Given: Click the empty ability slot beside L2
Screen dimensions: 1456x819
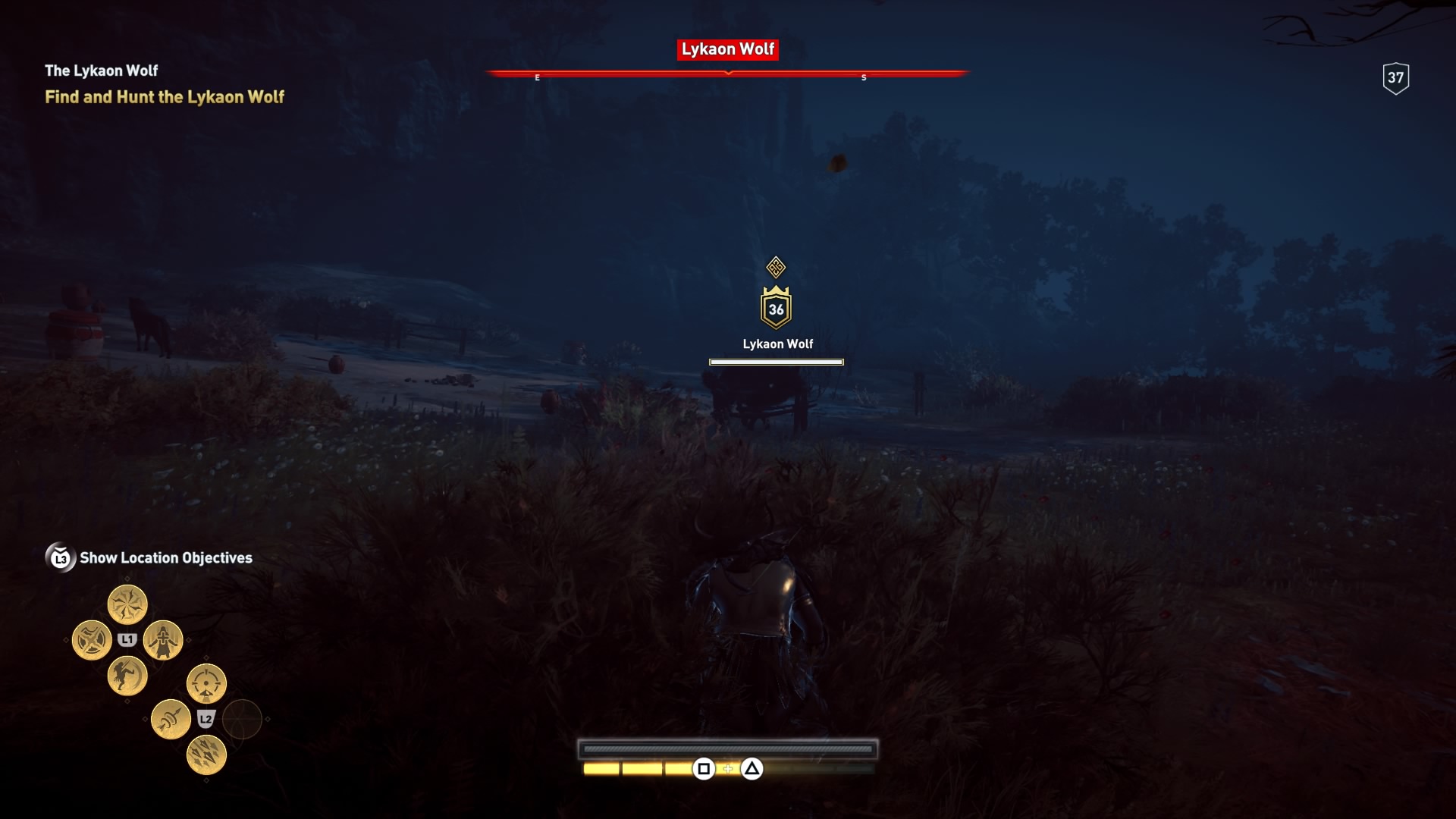Looking at the screenshot, I should tap(243, 719).
